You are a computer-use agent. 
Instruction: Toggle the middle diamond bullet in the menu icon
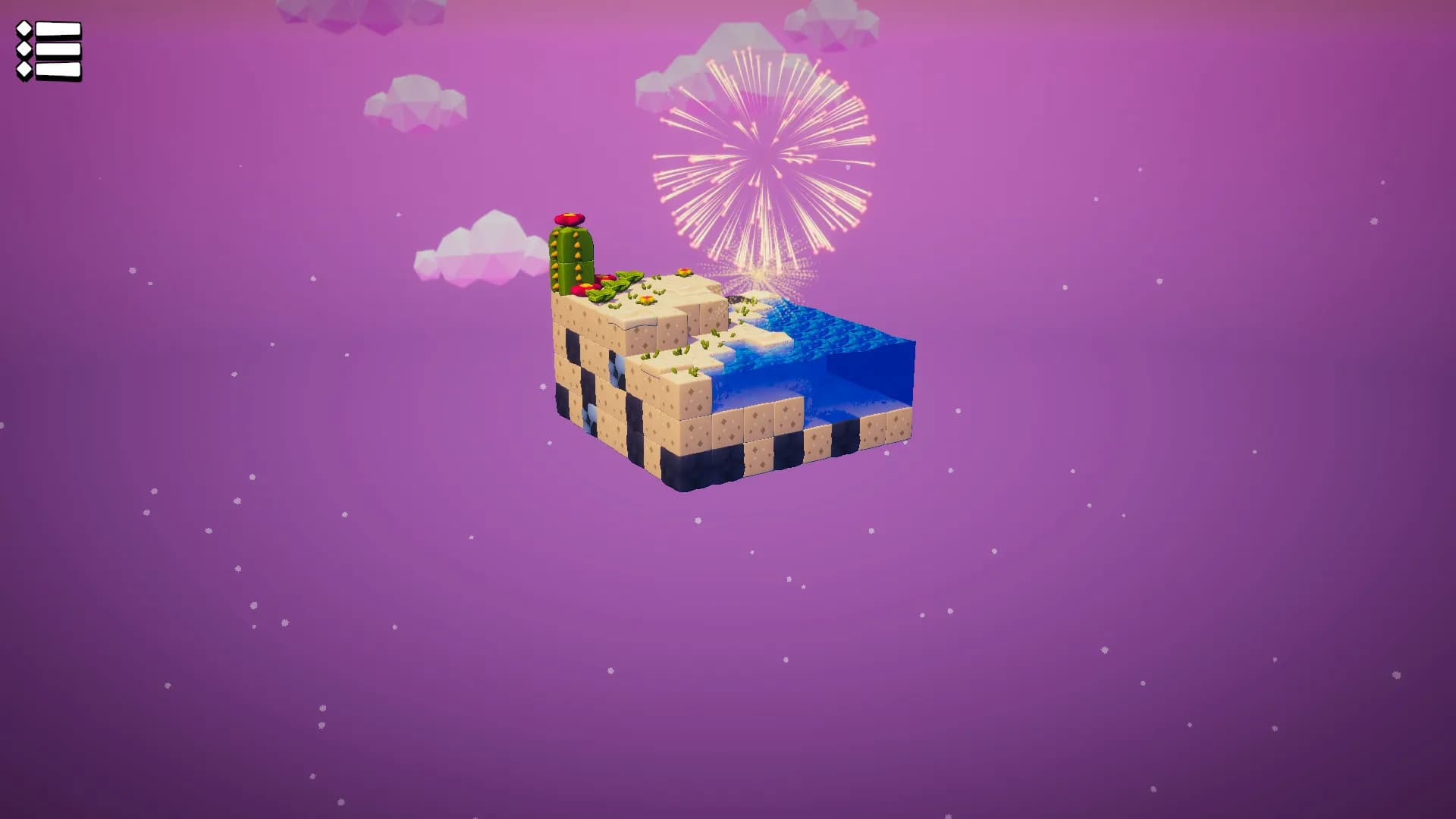(24, 49)
